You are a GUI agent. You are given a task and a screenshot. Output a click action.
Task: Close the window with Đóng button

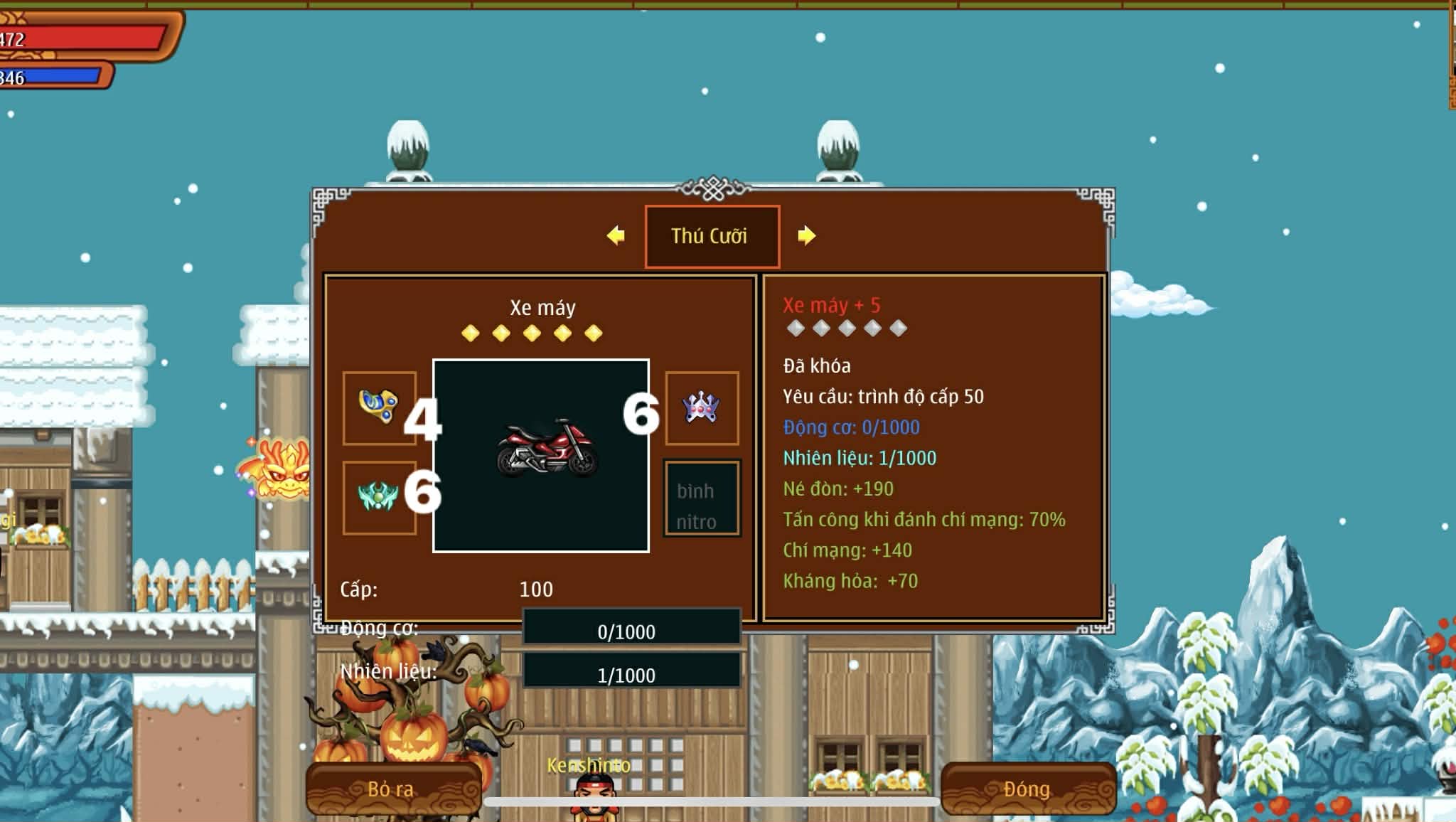(x=1027, y=789)
